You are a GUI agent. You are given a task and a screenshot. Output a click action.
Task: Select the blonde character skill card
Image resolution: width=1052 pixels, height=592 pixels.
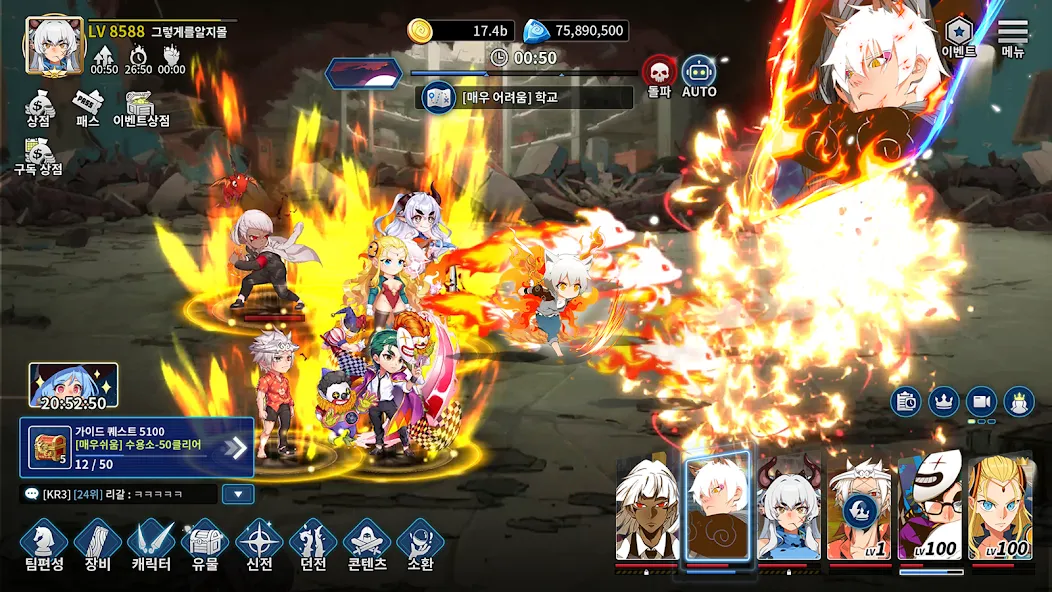pos(1000,508)
